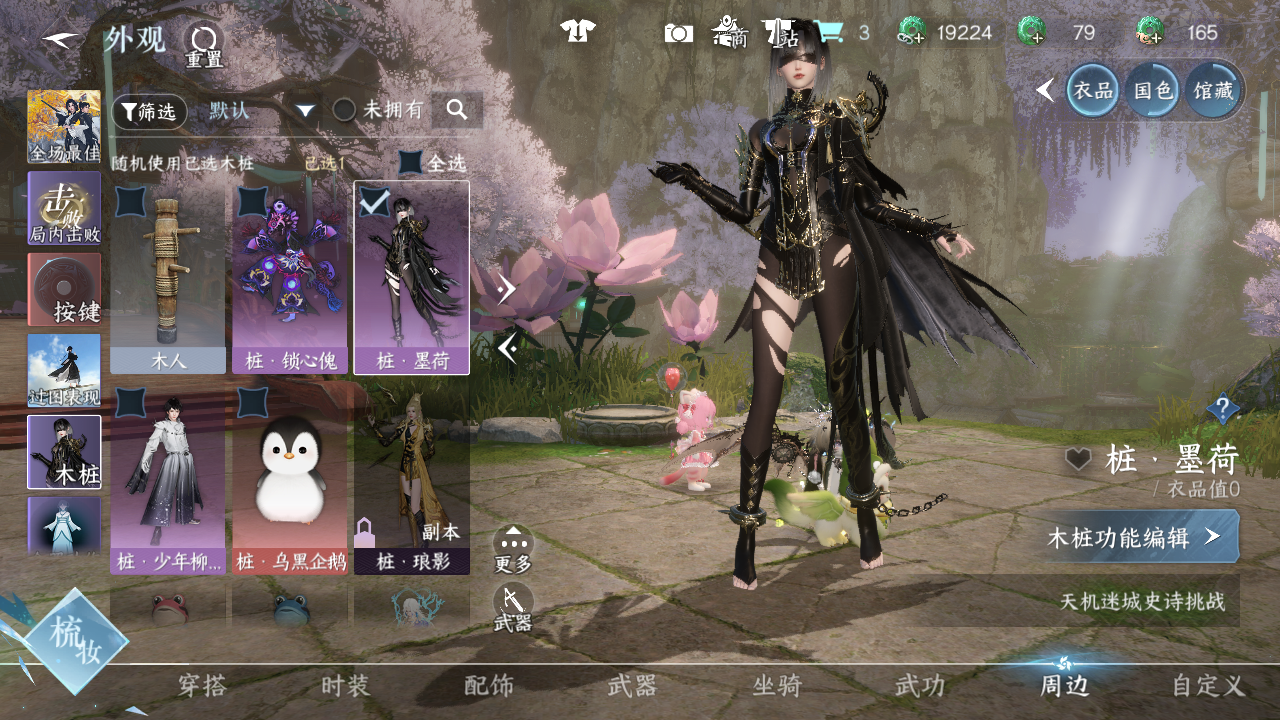Viewport: 1280px width, 720px height.
Task: Take a screenshot with the camera icon
Action: [678, 33]
